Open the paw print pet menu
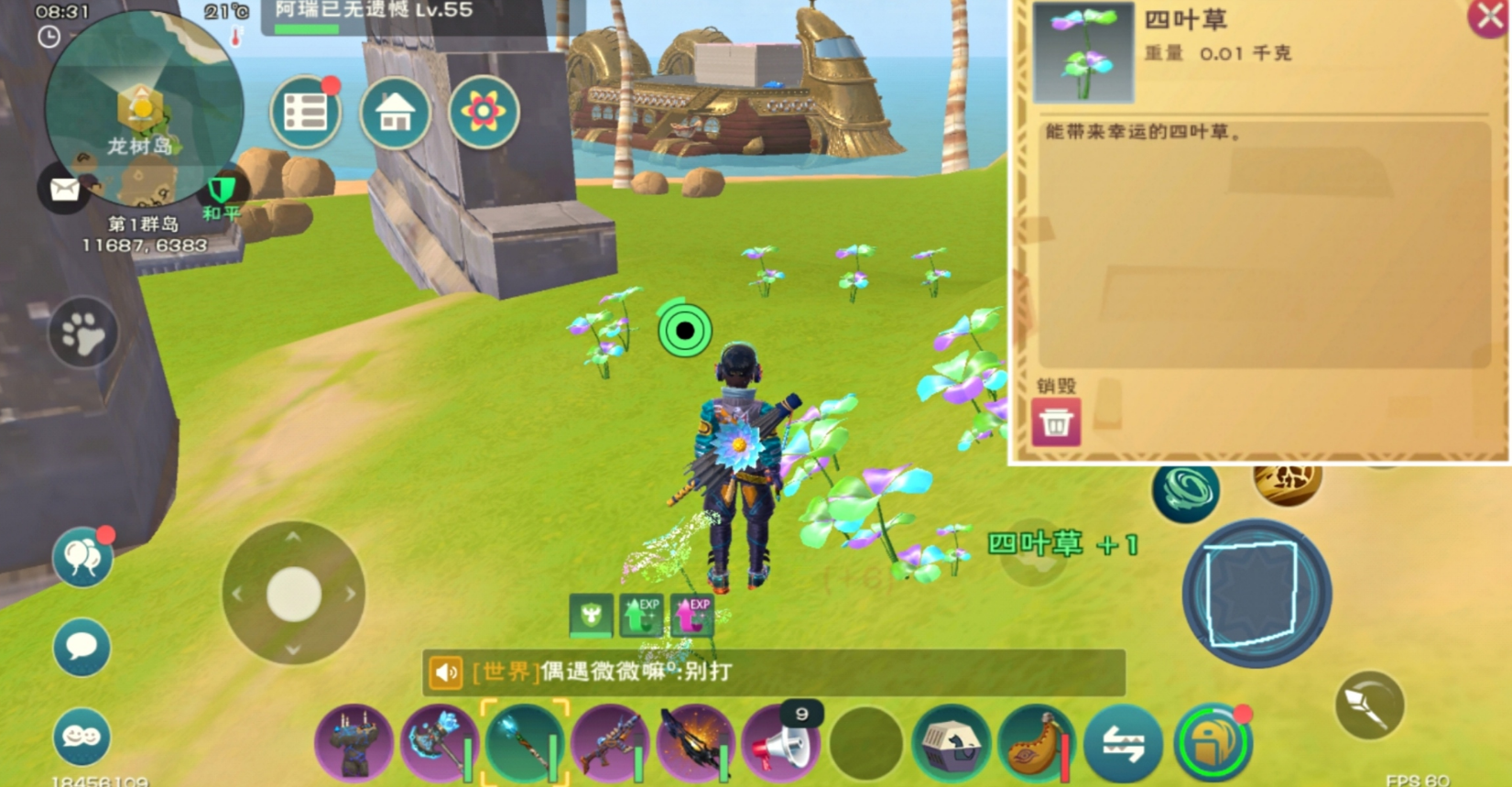 tap(83, 333)
